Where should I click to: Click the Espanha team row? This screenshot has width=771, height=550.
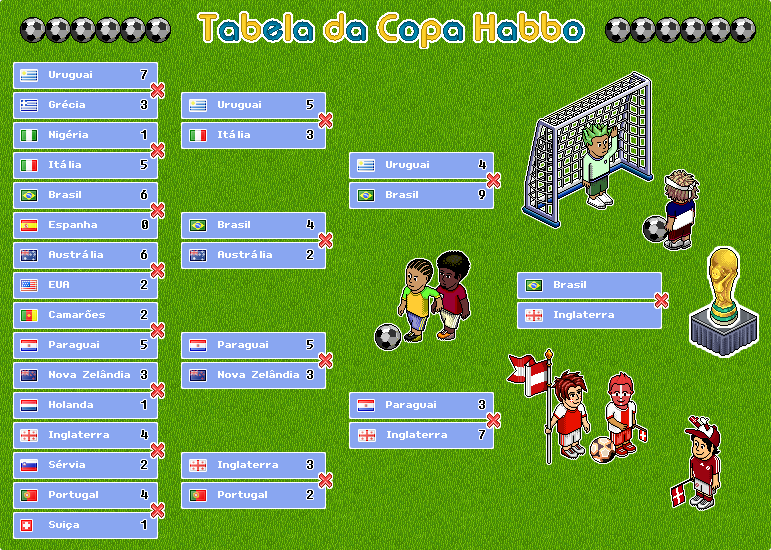(x=85, y=225)
